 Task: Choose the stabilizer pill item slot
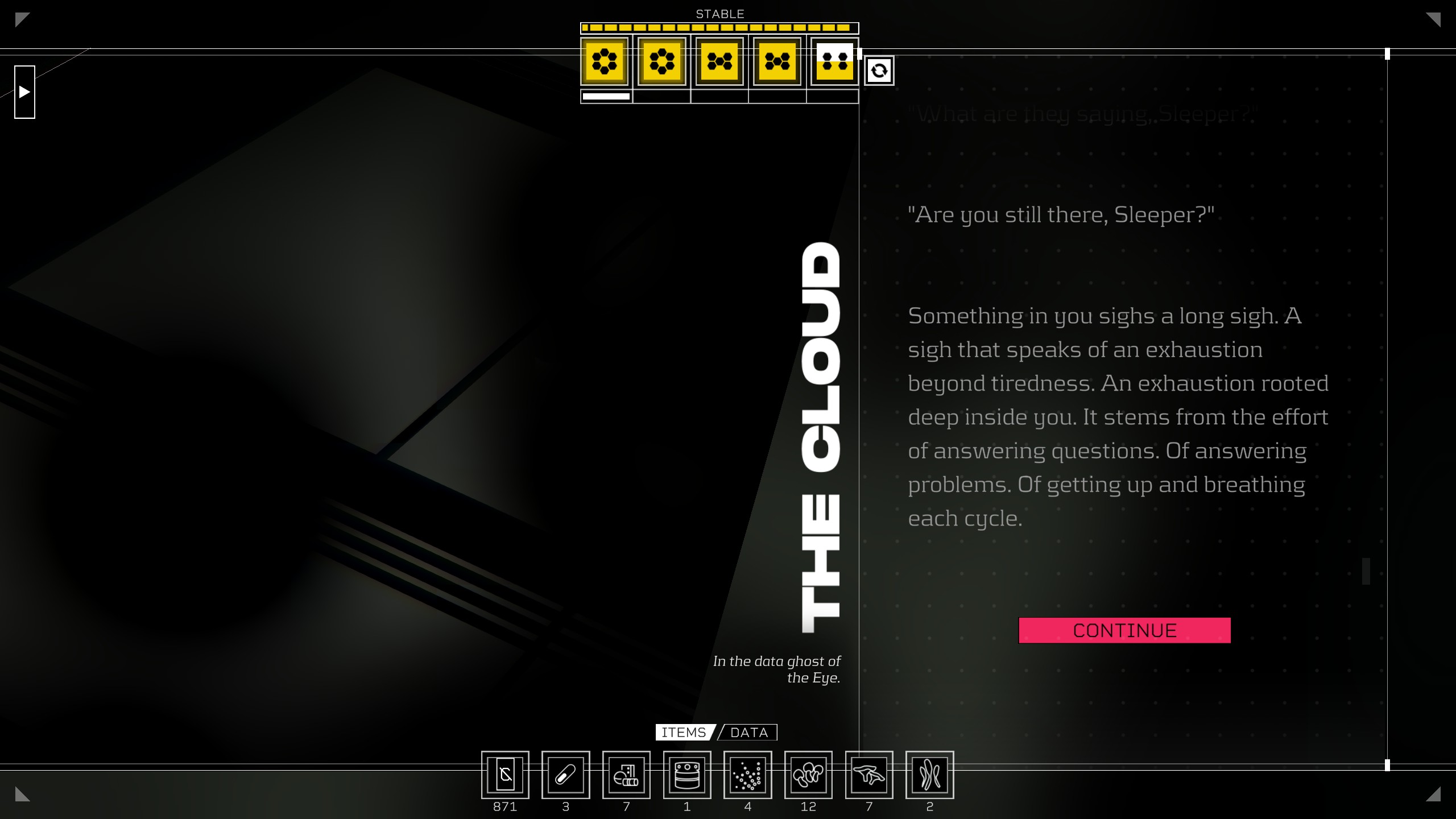coord(565,775)
